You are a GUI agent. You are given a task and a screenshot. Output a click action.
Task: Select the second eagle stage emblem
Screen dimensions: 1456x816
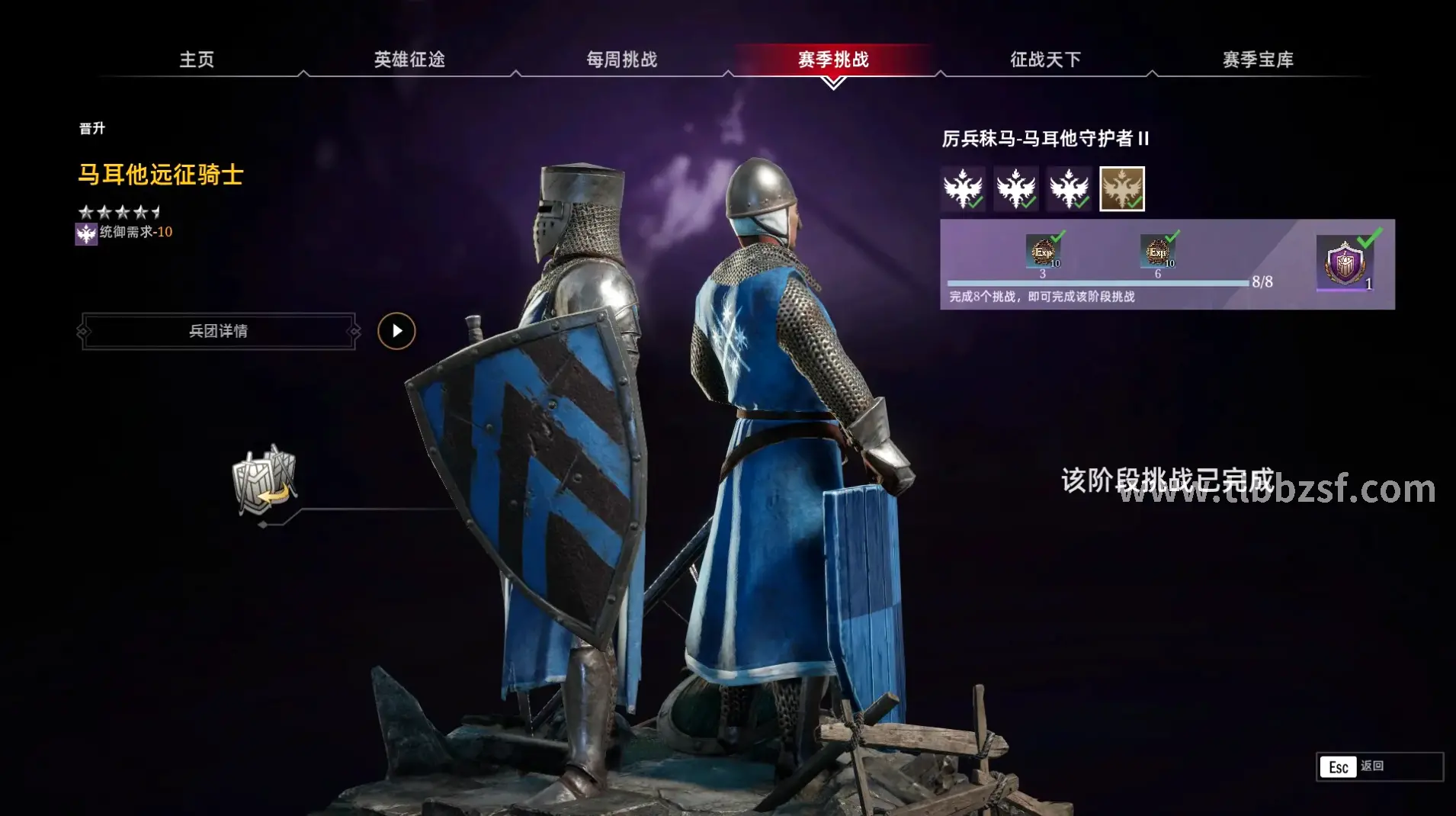1018,189
